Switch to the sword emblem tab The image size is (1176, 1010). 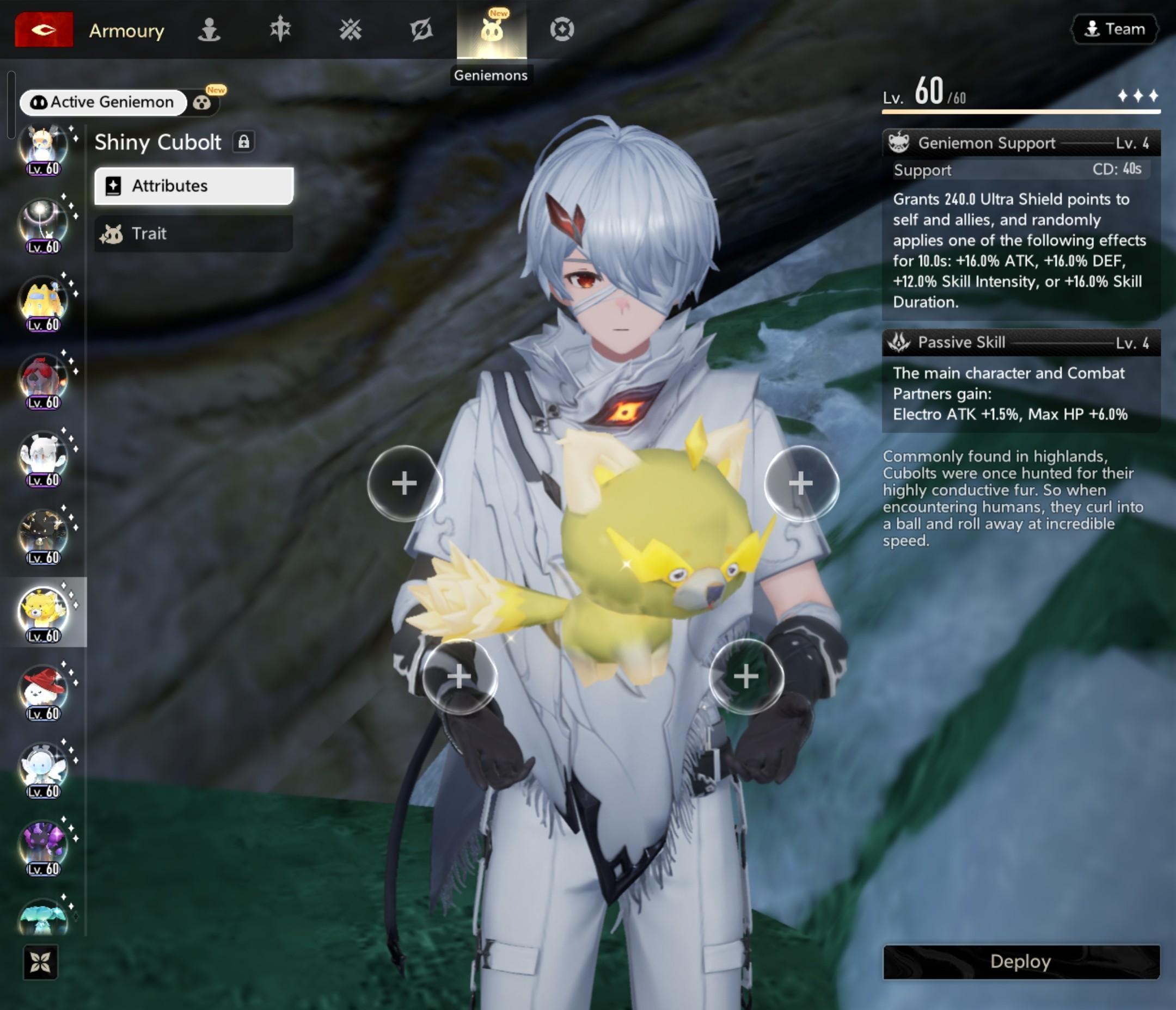tap(280, 29)
